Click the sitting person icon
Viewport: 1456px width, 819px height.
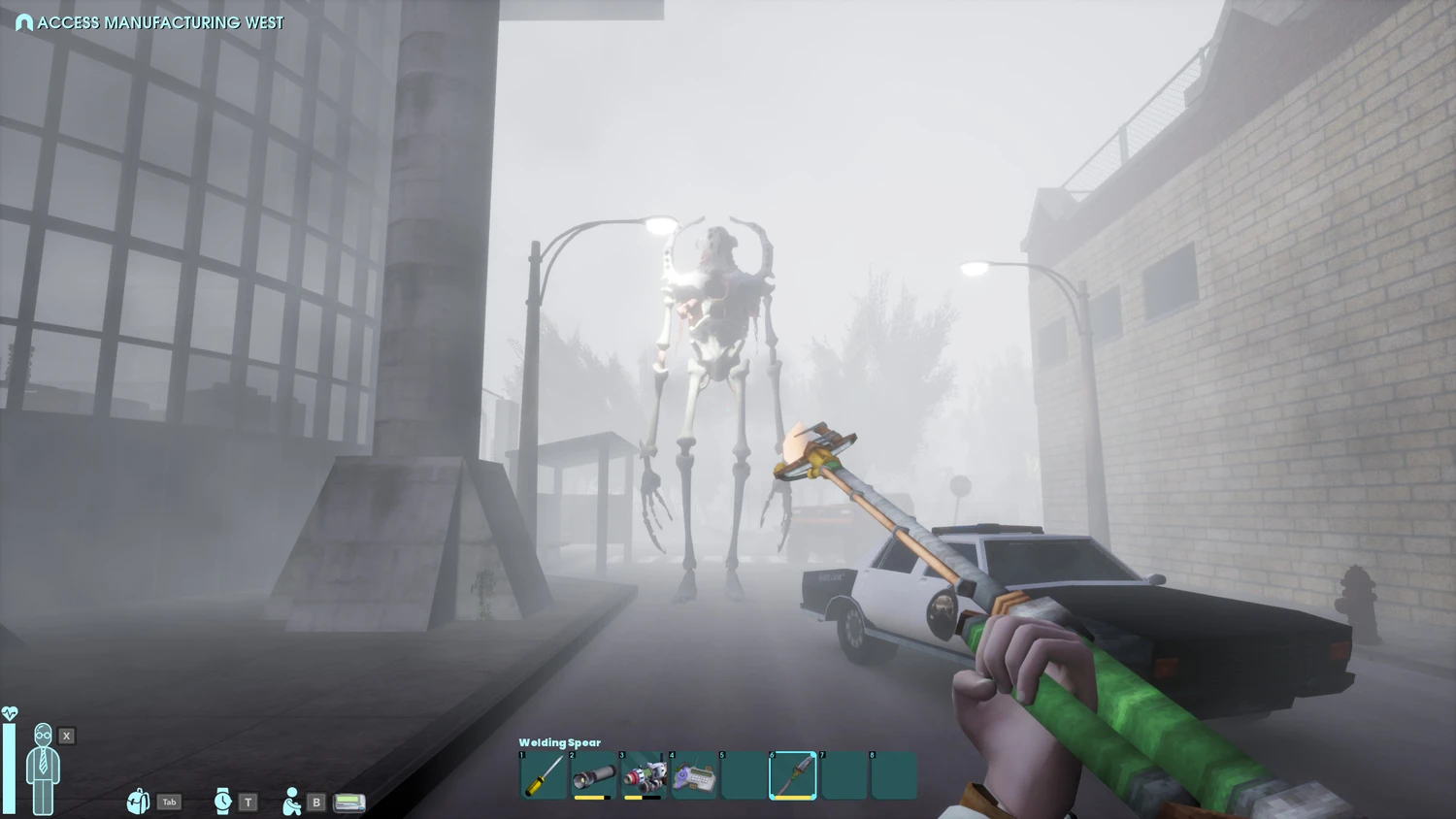coord(291,802)
